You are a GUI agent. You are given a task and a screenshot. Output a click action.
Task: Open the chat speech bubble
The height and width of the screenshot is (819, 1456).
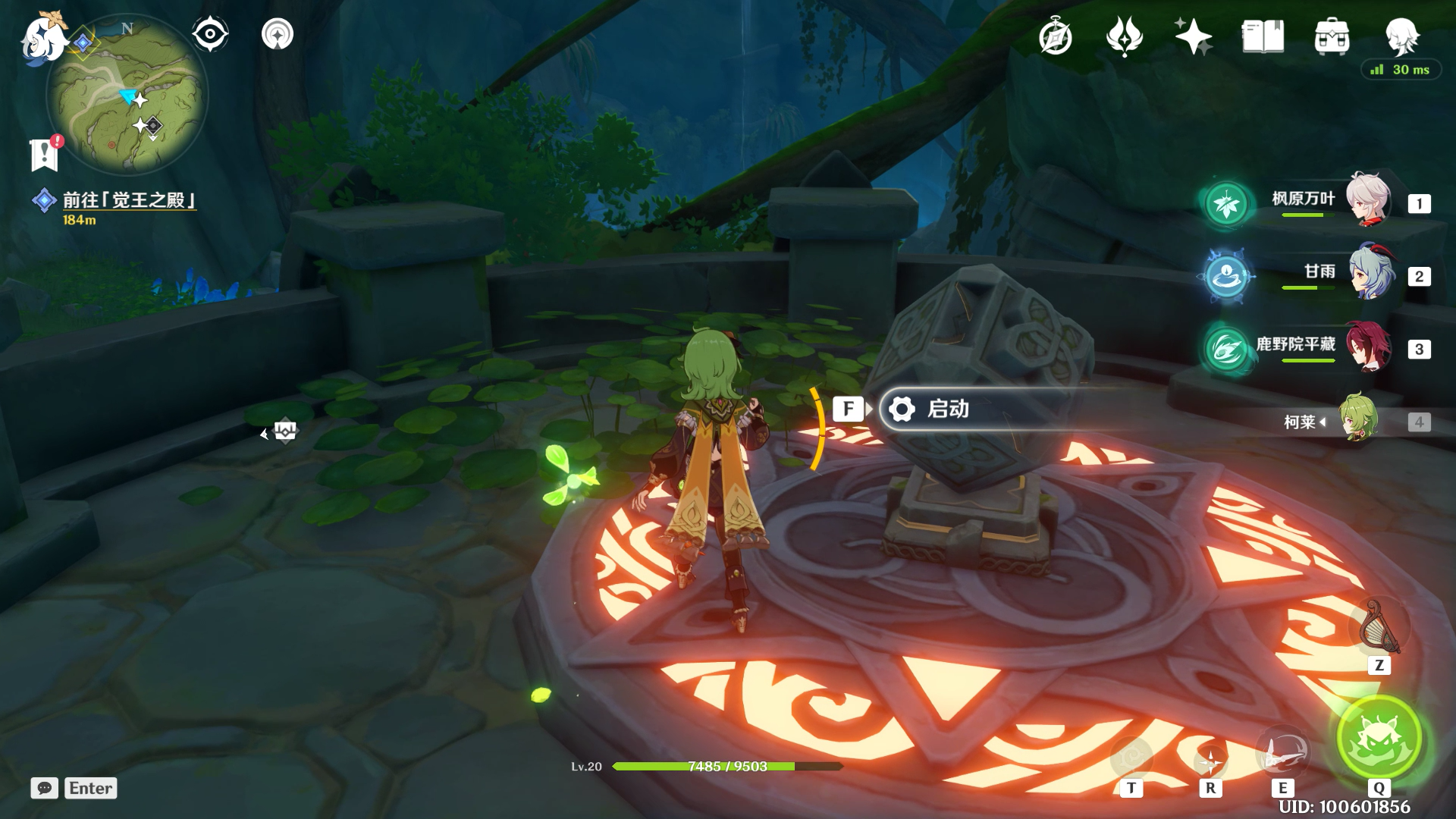(x=45, y=788)
